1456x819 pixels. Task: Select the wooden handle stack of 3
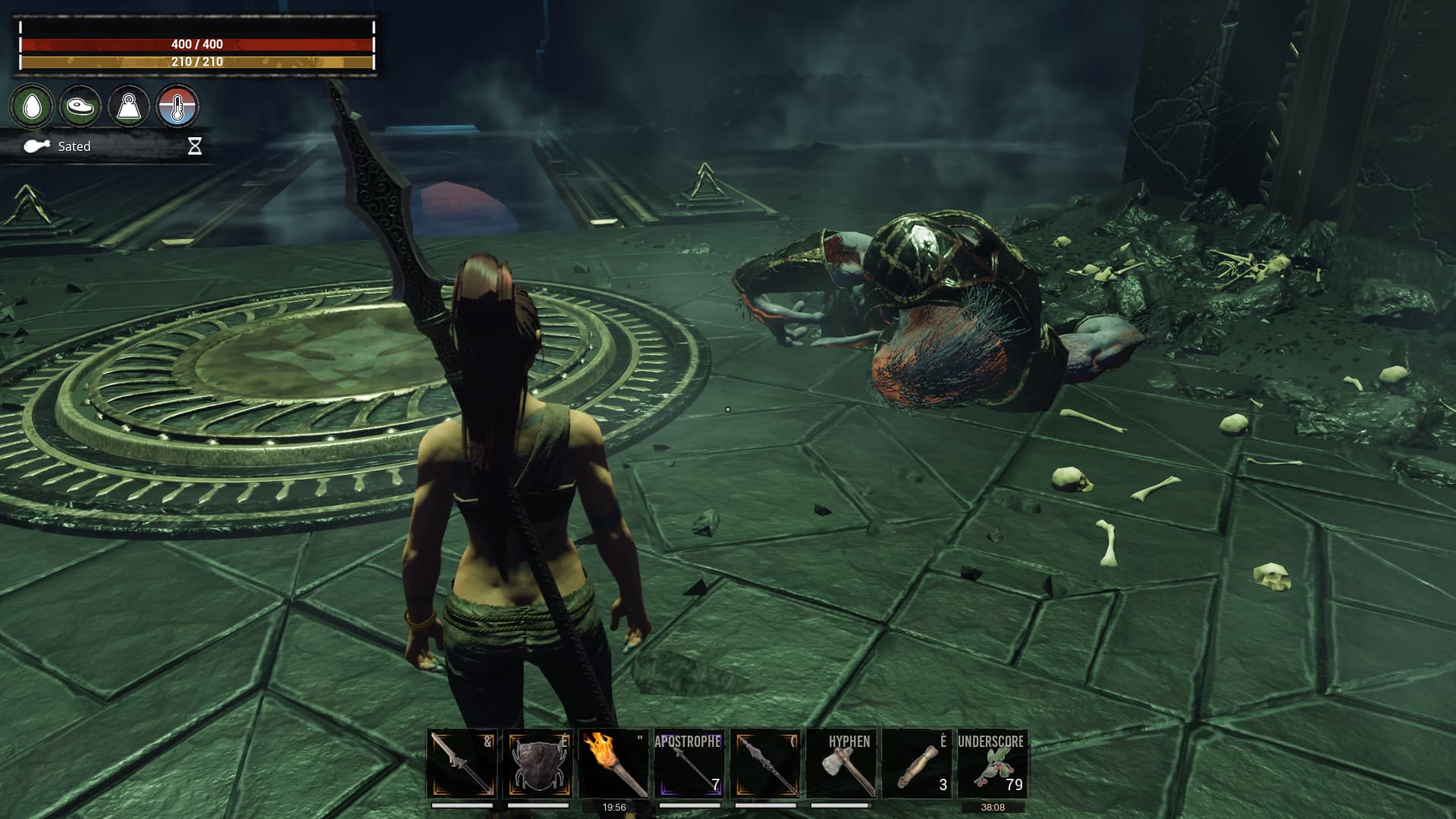tap(917, 764)
